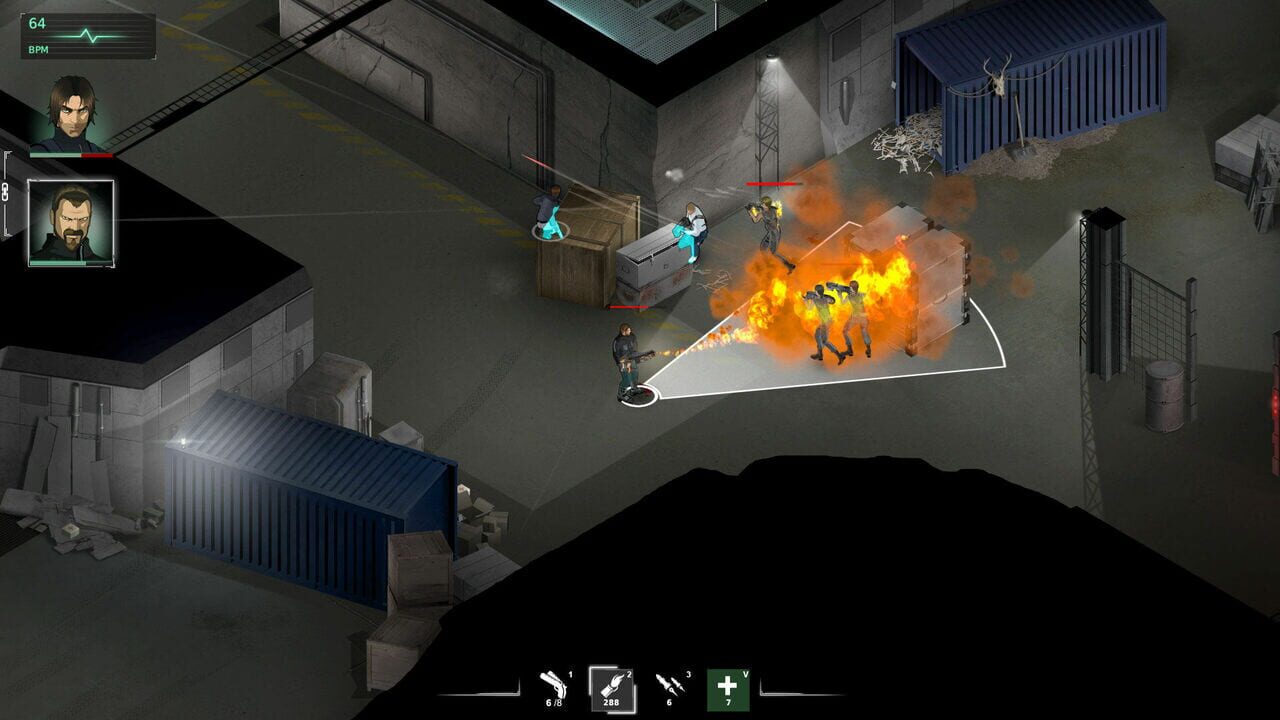The image size is (1280, 720).
Task: Click the slot 2 hotkey number badge
Action: pos(628,674)
